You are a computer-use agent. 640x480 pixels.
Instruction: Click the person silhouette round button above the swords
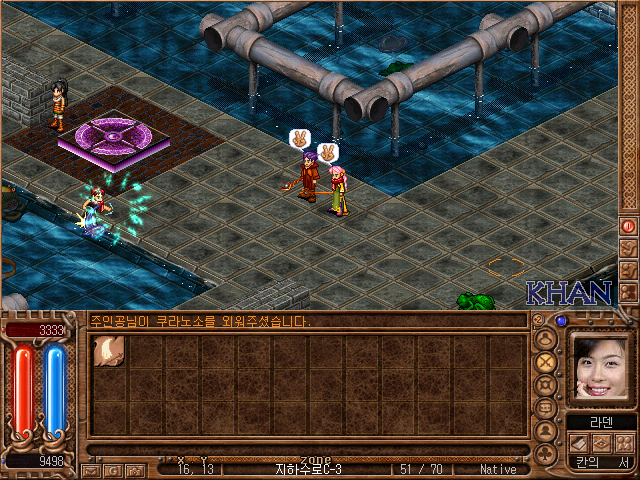545,337
